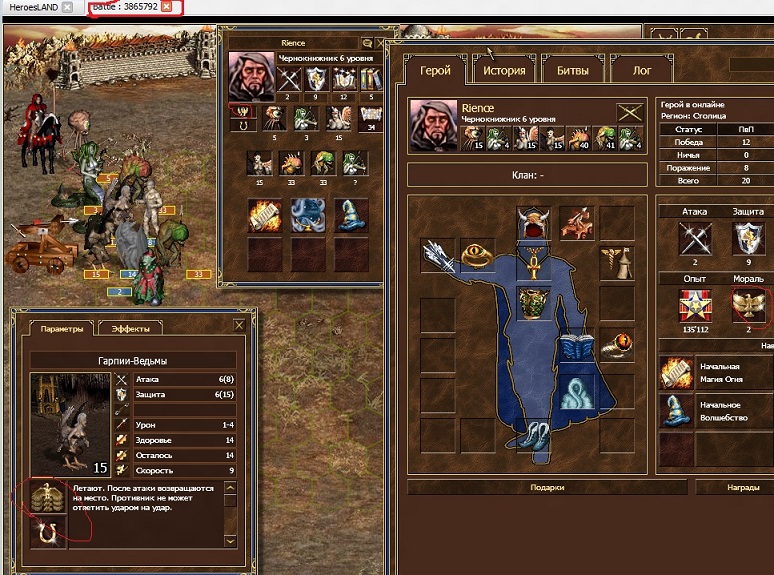Select the green armor chest slot

pos(534,304)
